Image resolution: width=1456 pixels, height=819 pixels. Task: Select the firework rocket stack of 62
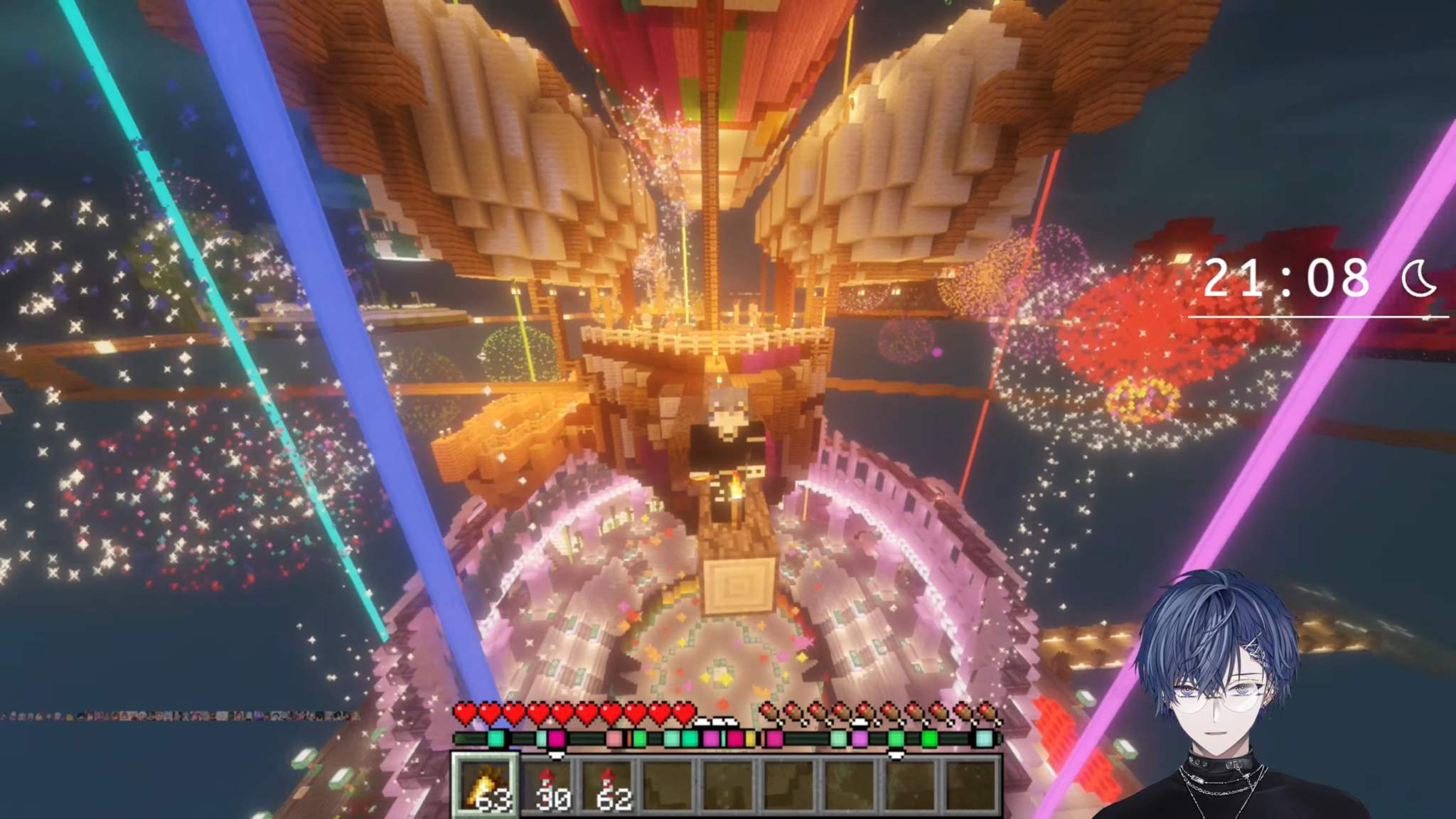(609, 785)
